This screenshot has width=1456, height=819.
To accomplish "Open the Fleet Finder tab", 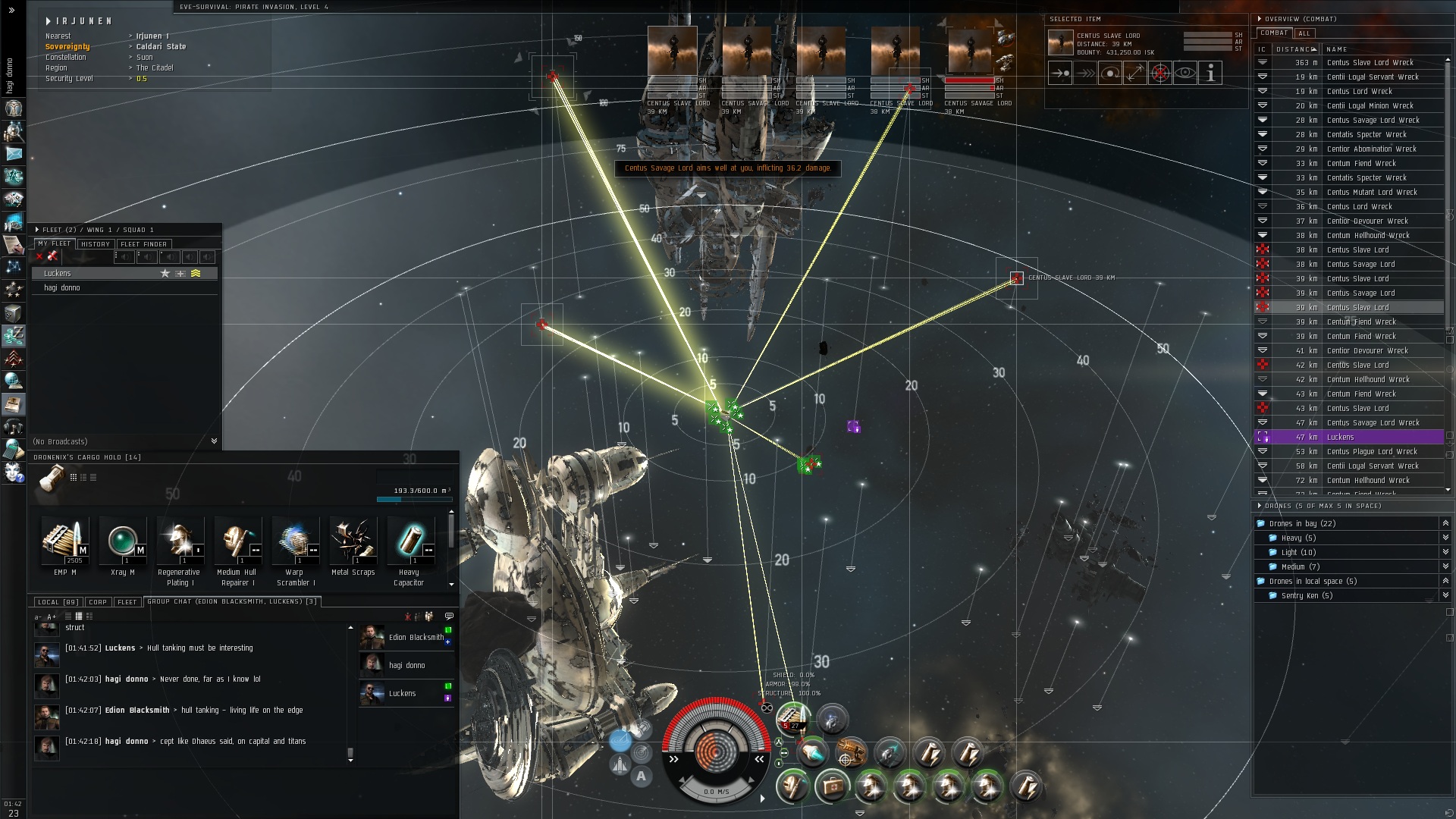I will (x=144, y=244).
